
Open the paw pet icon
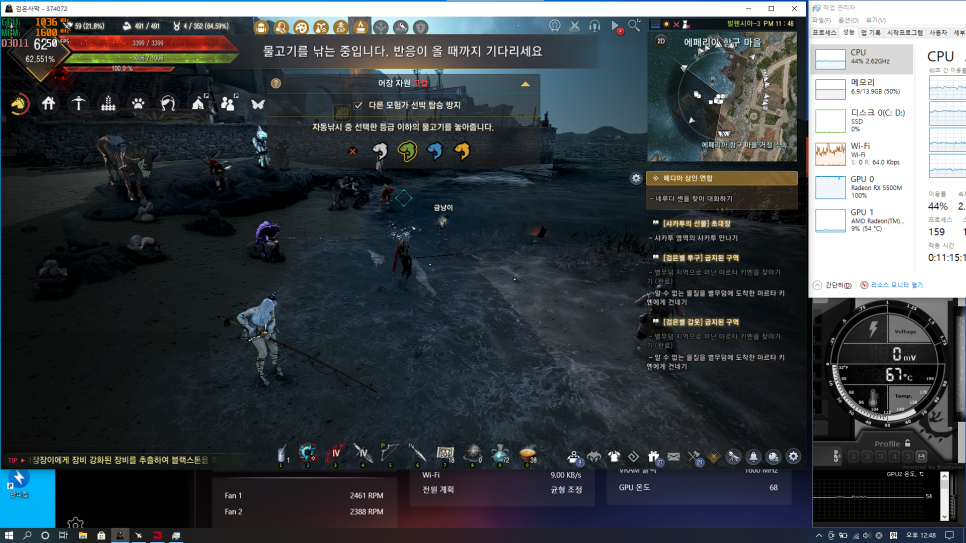(138, 103)
